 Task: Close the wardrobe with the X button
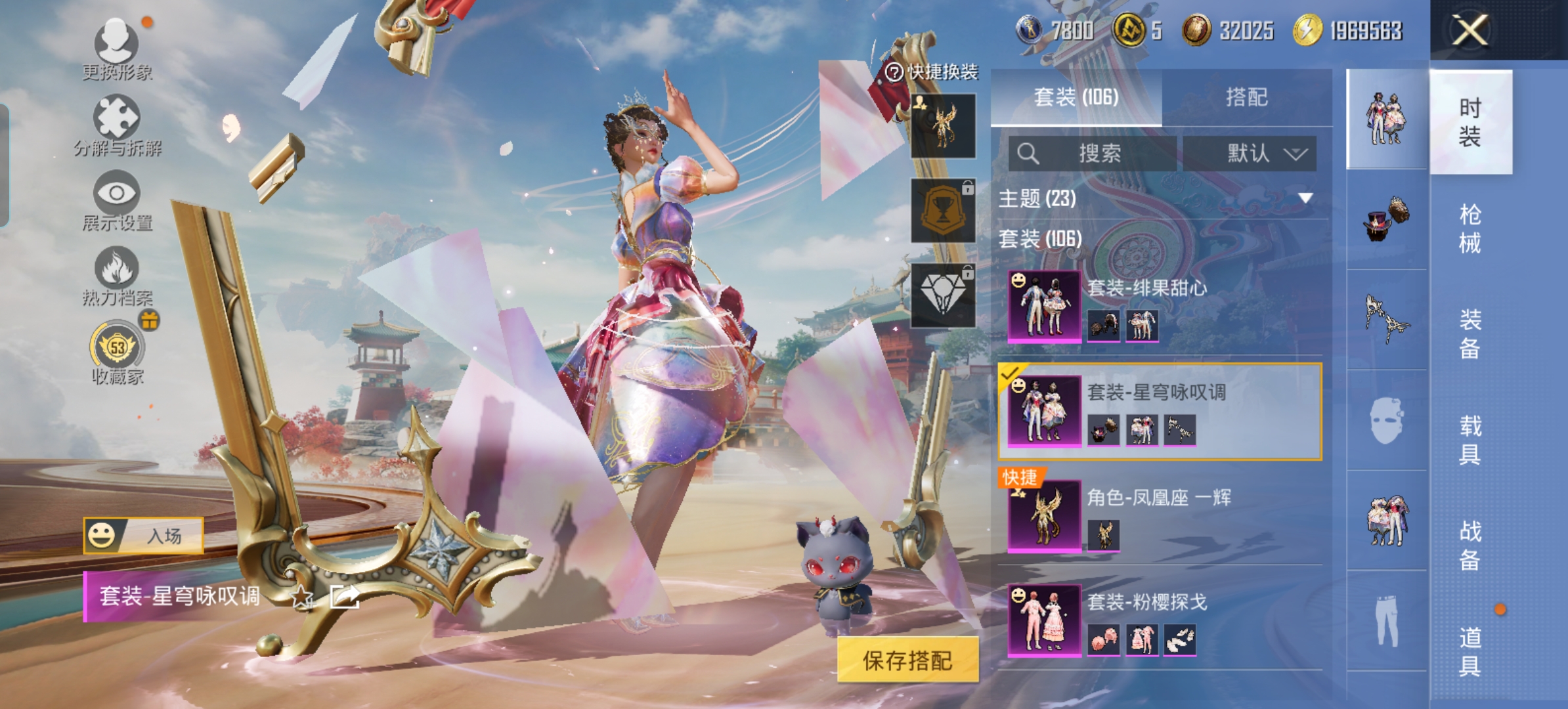[1470, 30]
